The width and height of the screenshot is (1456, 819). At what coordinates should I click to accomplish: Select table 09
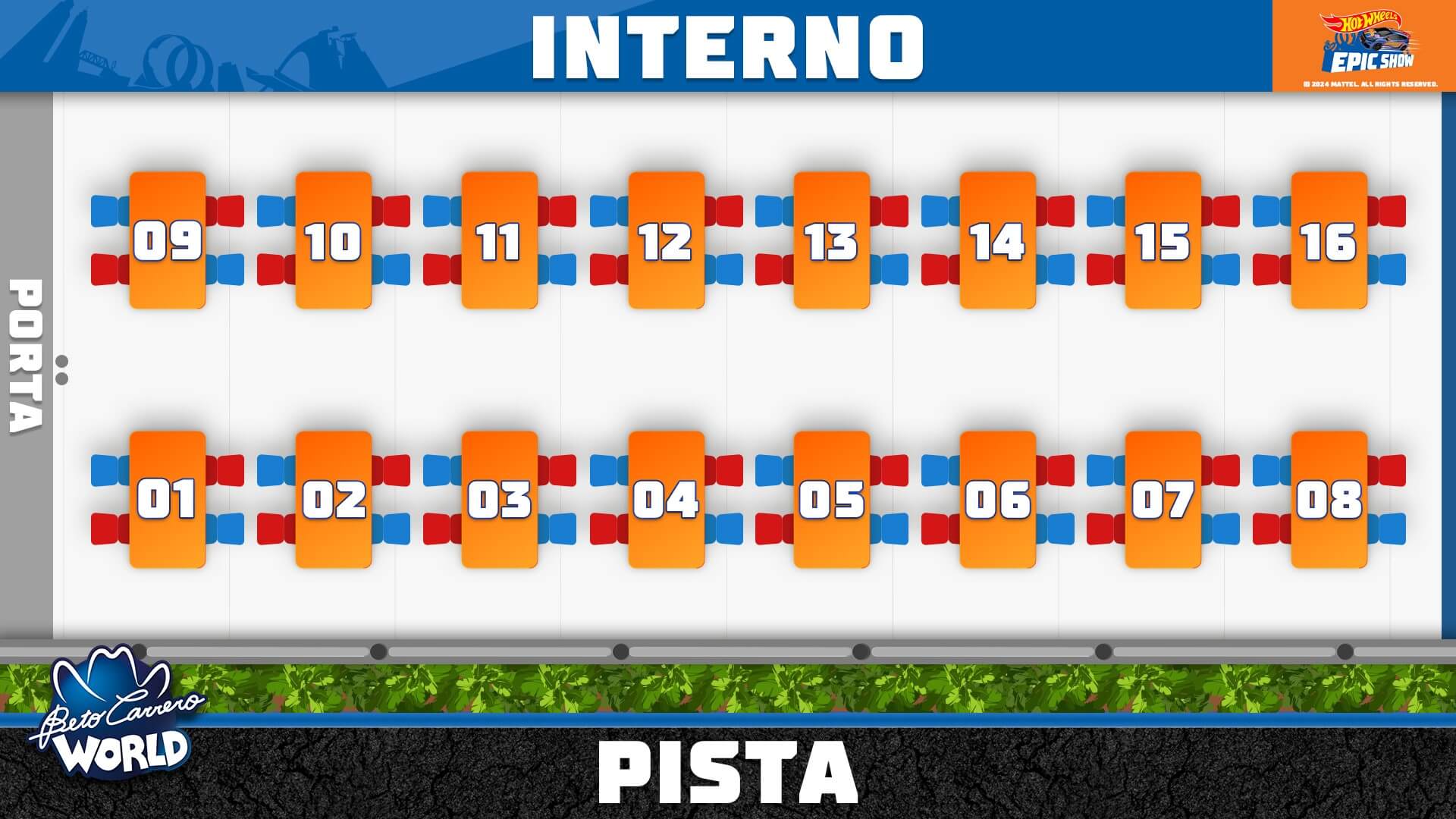click(x=168, y=240)
